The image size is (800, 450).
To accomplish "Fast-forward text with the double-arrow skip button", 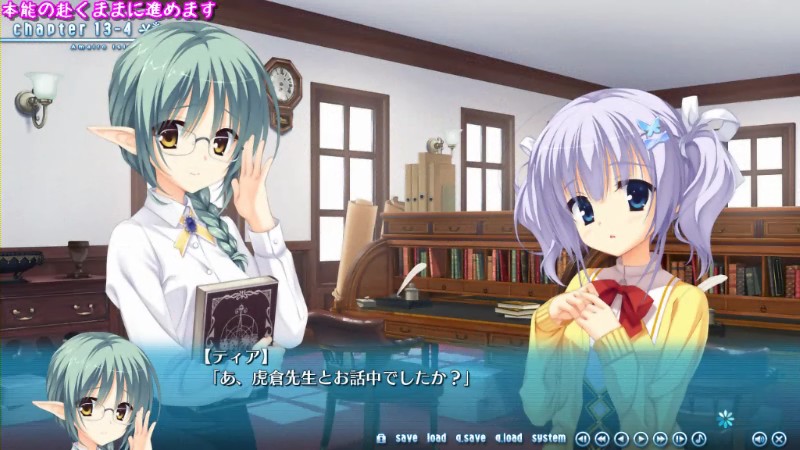I will click(x=660, y=438).
